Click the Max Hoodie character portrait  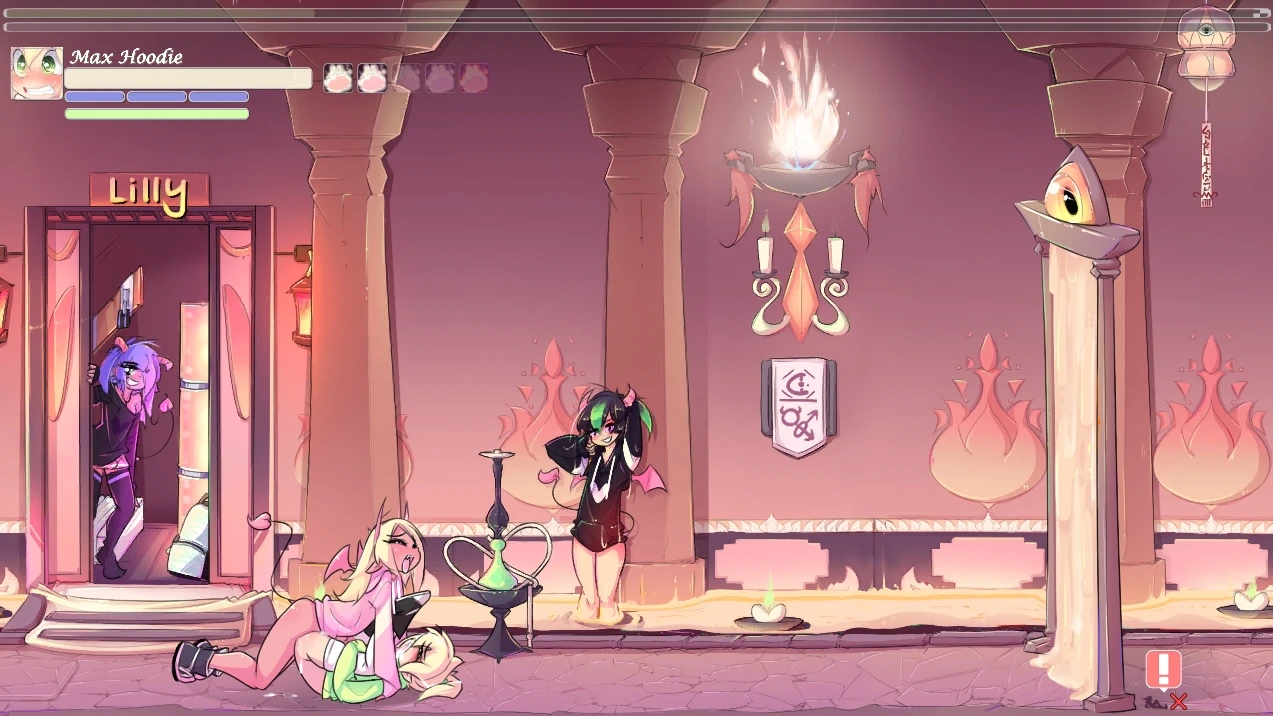pos(37,73)
